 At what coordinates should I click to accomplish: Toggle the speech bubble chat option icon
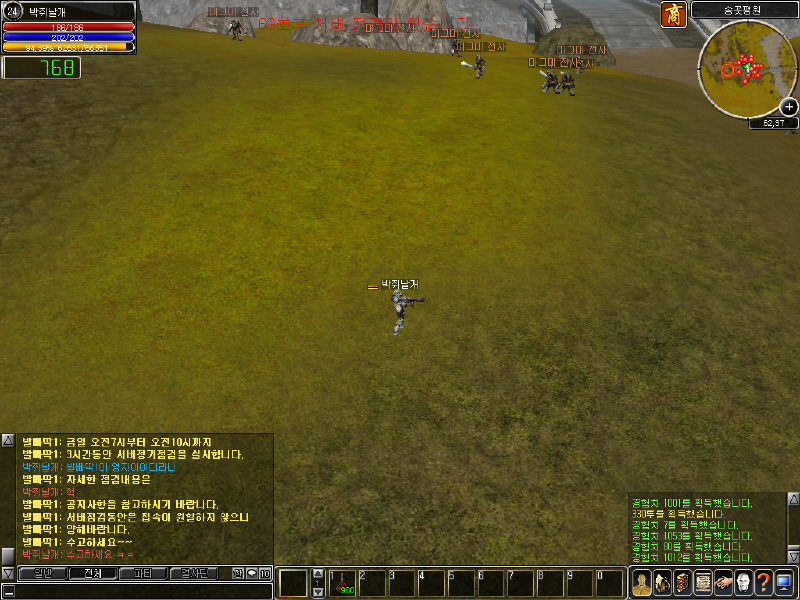pyautogui.click(x=252, y=573)
